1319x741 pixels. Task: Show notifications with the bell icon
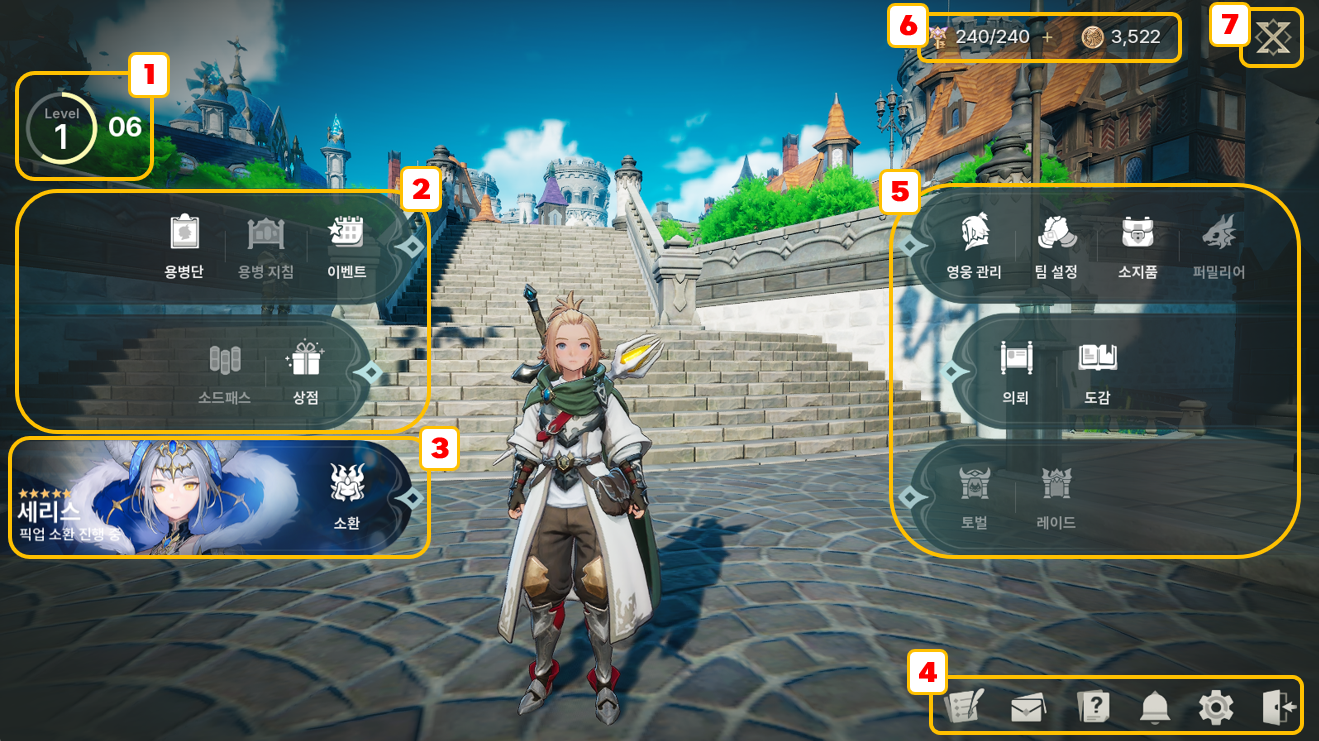click(x=1155, y=708)
